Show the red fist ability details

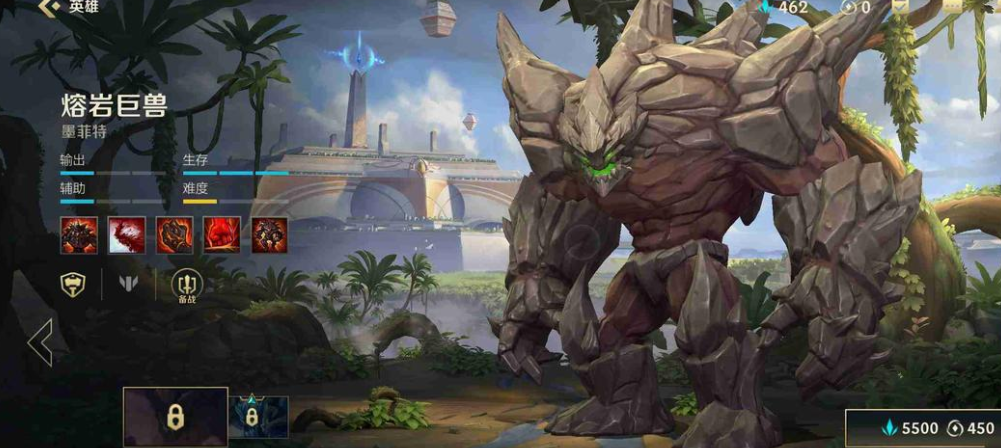[x=222, y=235]
